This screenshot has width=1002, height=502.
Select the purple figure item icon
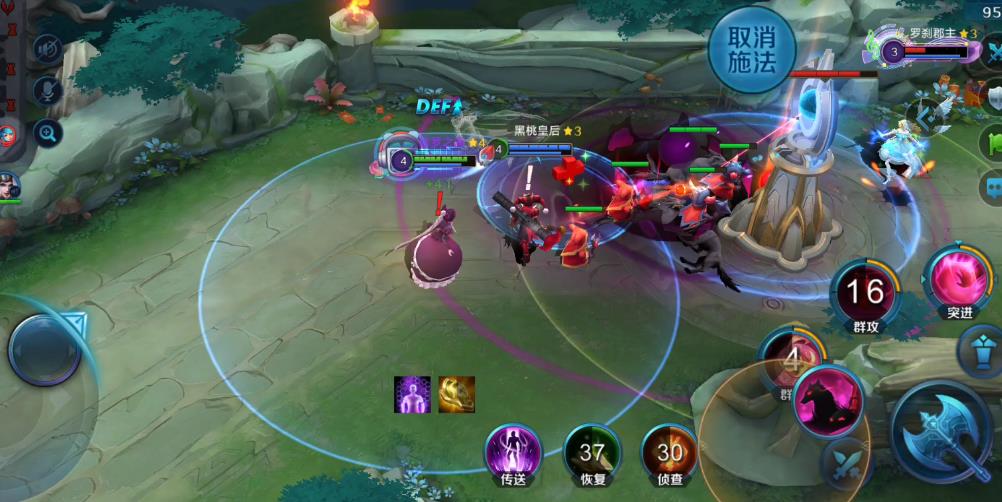click(412, 394)
